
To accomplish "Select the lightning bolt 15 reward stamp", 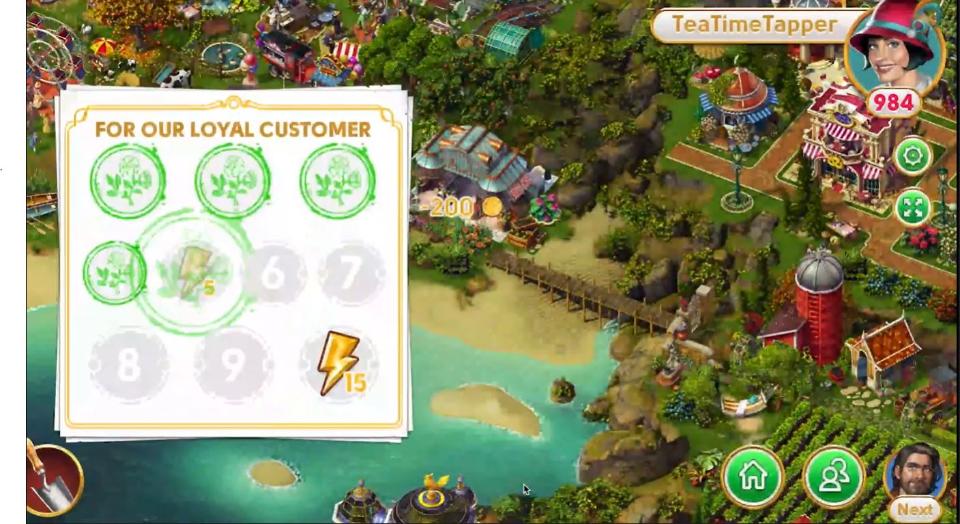I will (x=340, y=364).
